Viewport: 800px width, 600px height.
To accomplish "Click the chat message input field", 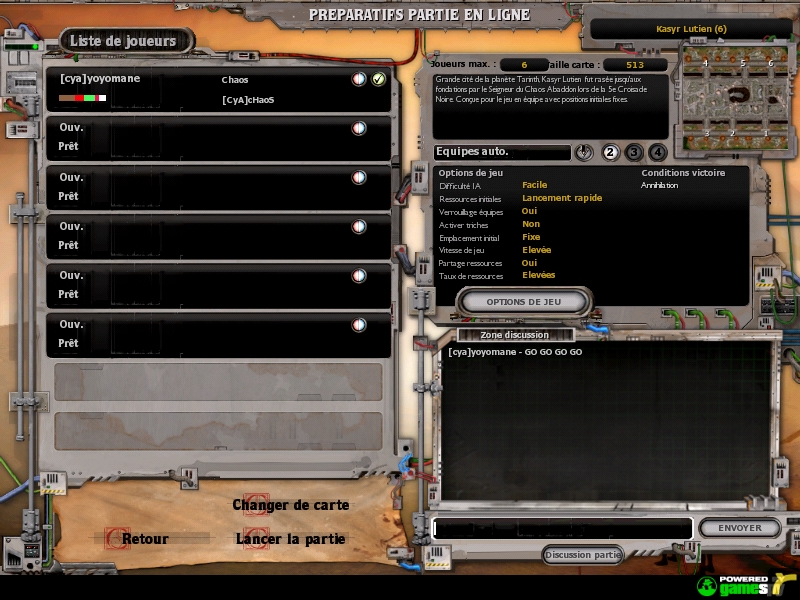I will (562, 528).
